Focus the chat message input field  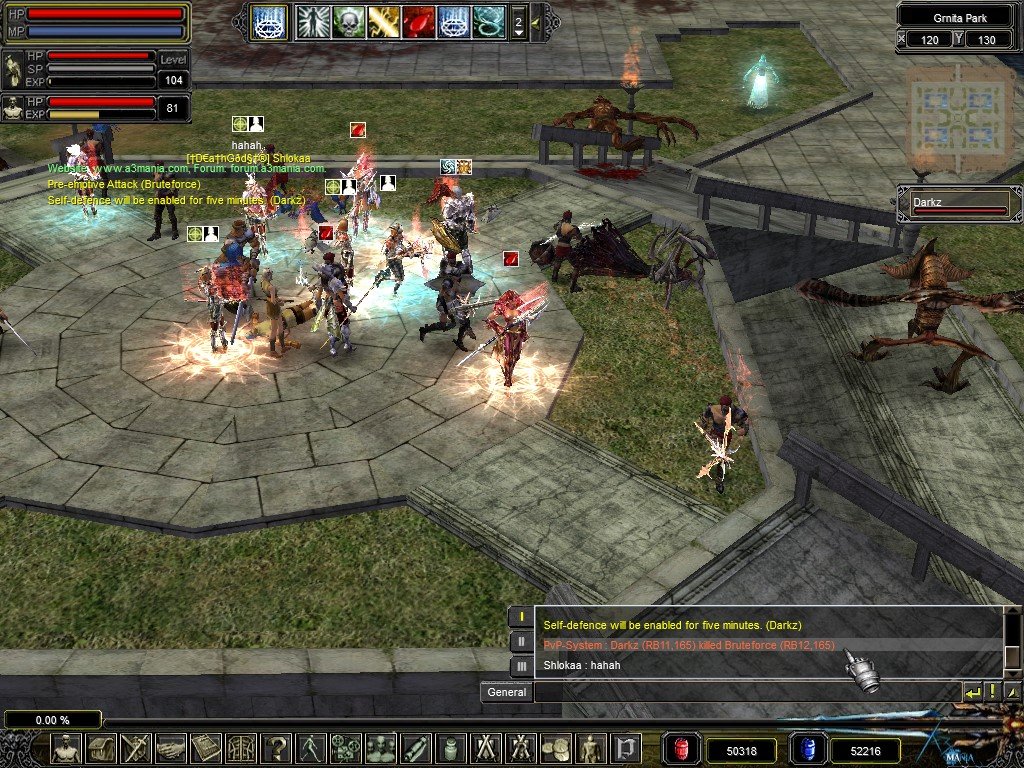click(745, 692)
